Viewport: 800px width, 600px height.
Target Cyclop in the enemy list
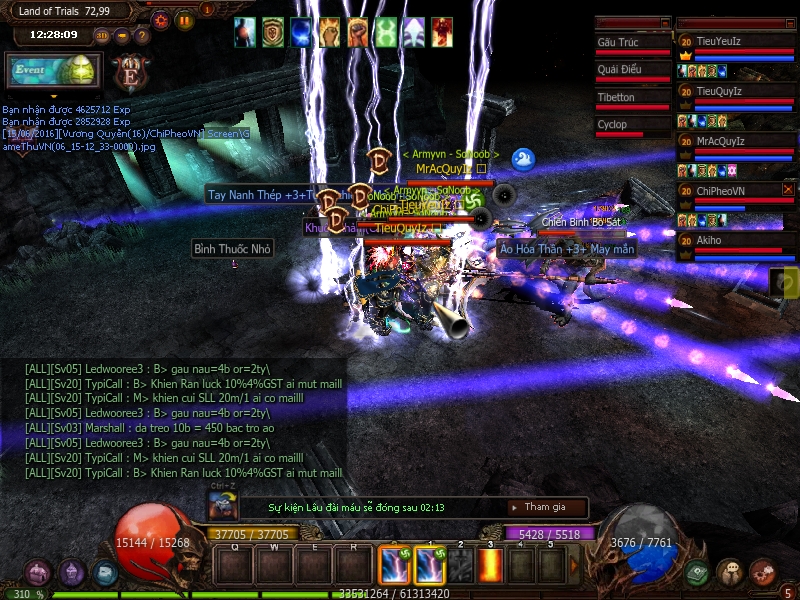click(632, 125)
